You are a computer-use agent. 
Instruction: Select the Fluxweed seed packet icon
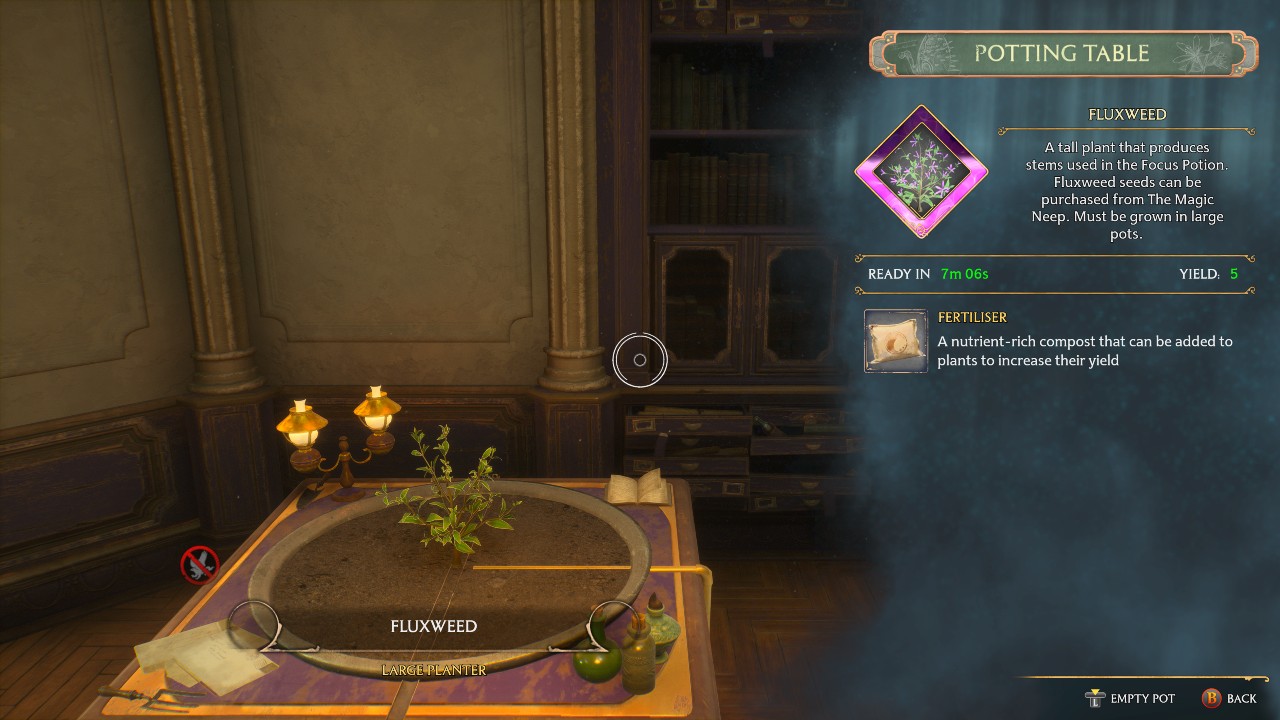(921, 170)
